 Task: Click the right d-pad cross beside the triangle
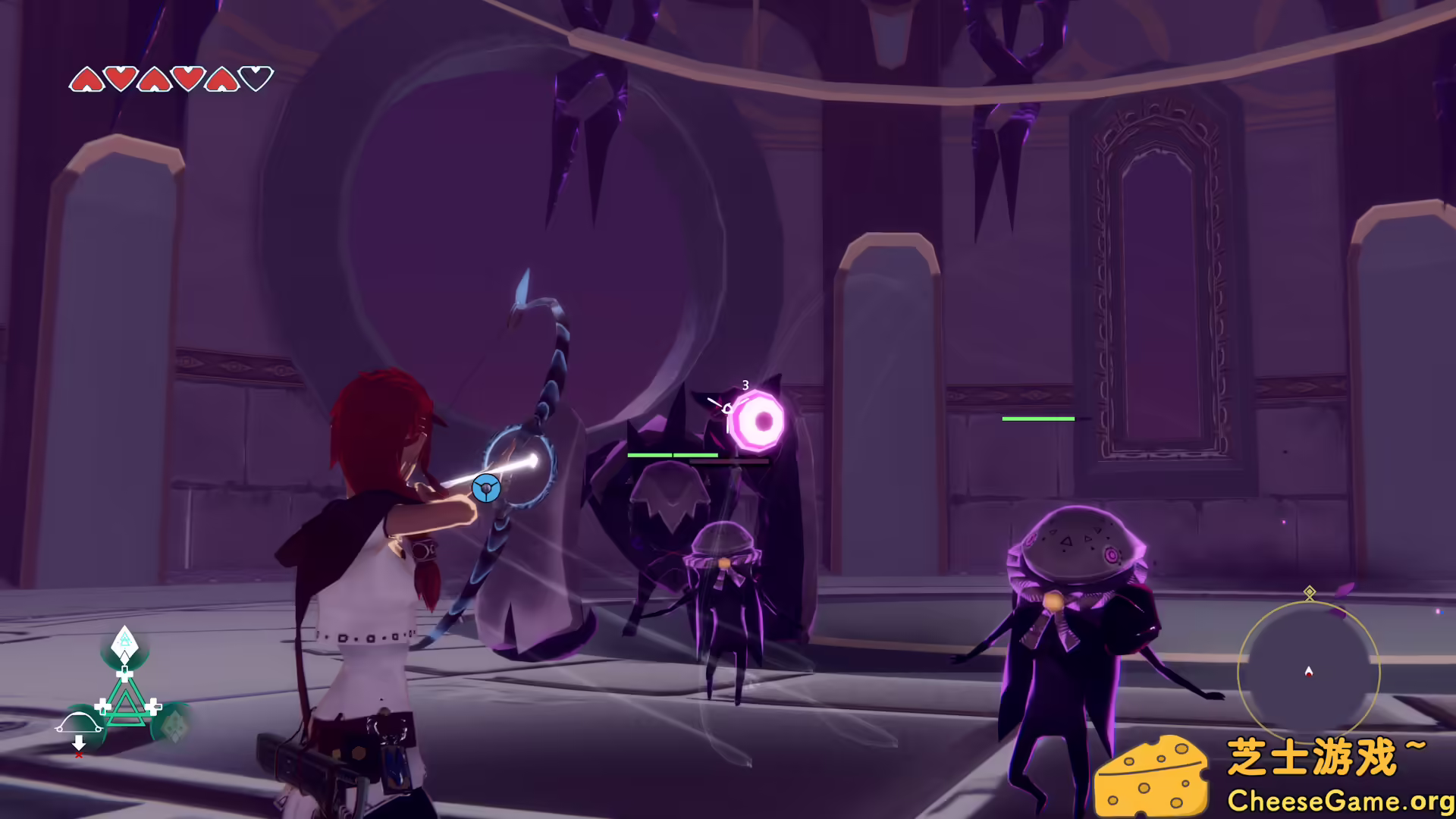click(153, 705)
